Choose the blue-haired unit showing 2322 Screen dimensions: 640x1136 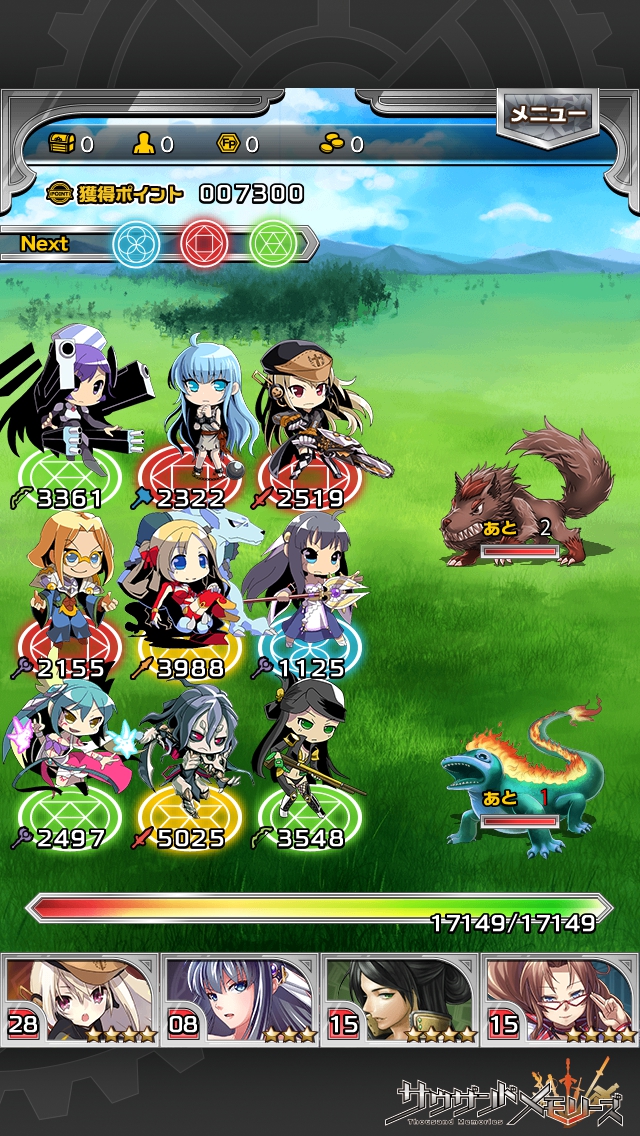click(x=196, y=420)
